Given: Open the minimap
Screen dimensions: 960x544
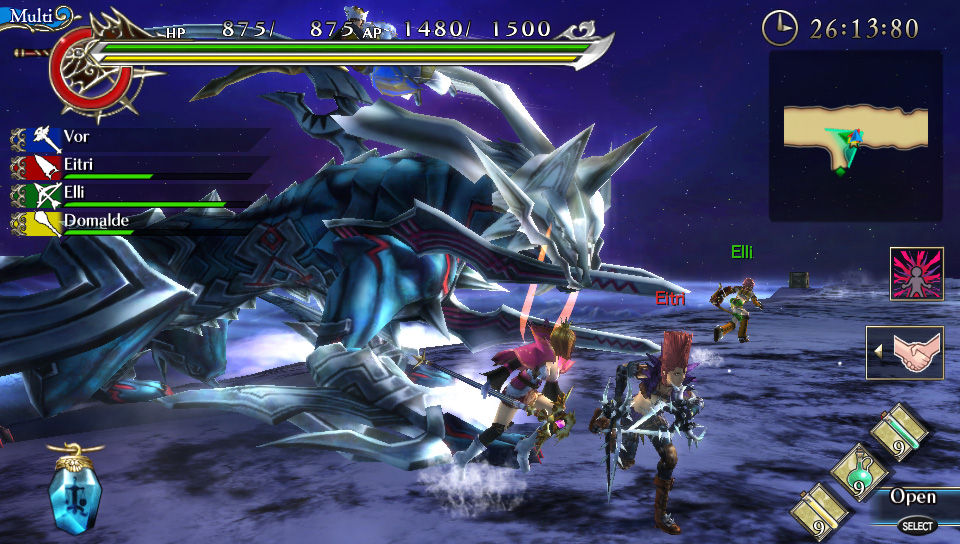Looking at the screenshot, I should [855, 136].
